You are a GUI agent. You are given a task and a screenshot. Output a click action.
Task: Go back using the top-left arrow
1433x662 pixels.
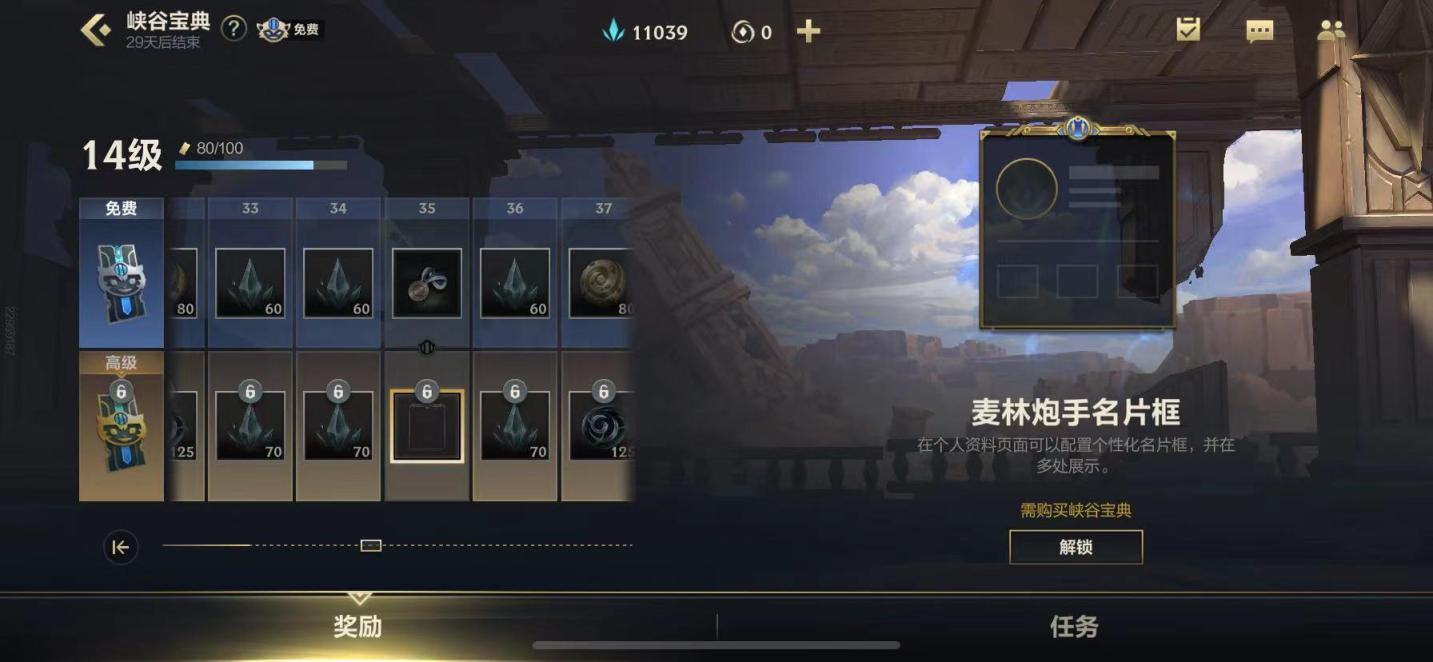(96, 30)
